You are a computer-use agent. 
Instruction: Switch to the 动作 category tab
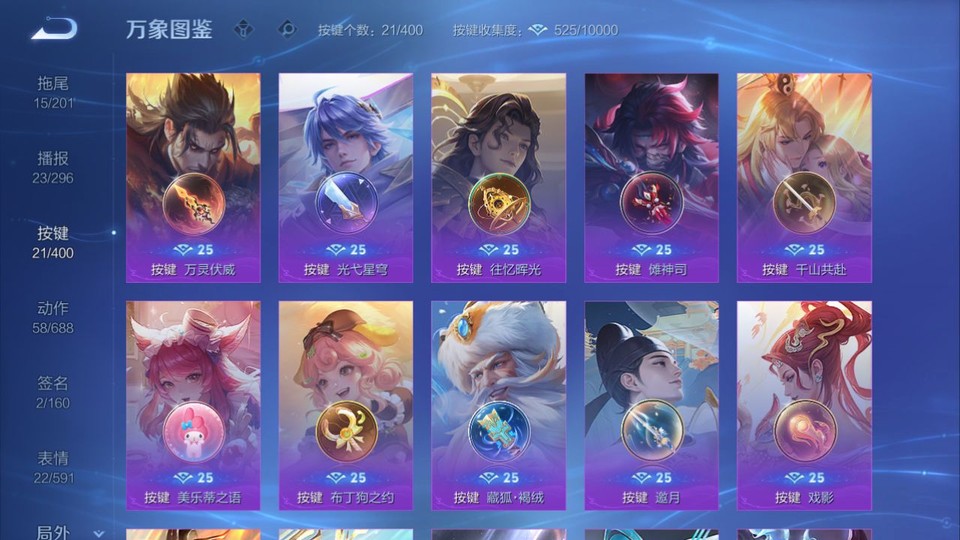tap(54, 317)
